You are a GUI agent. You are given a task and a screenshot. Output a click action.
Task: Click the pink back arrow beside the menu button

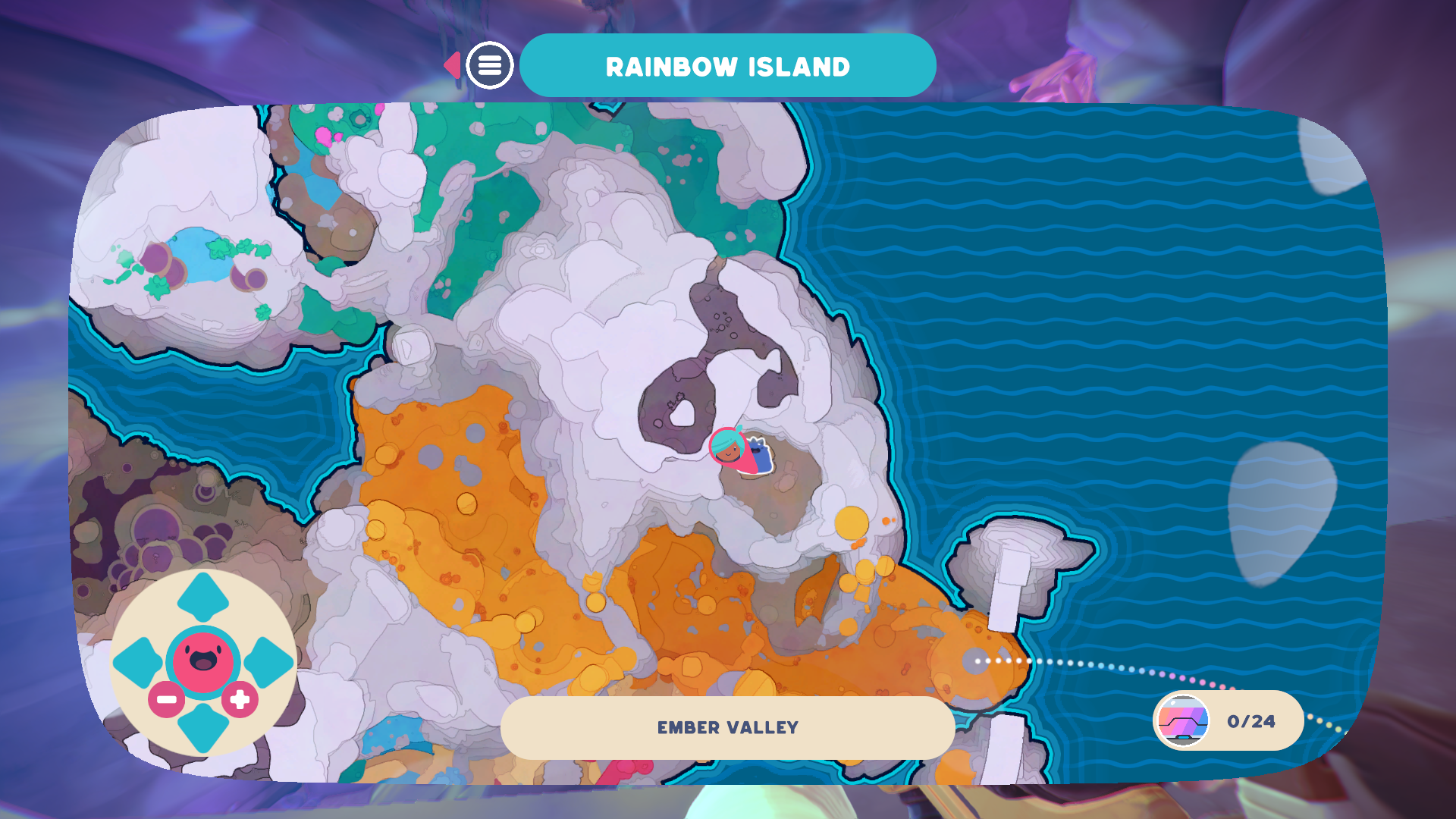click(x=453, y=65)
